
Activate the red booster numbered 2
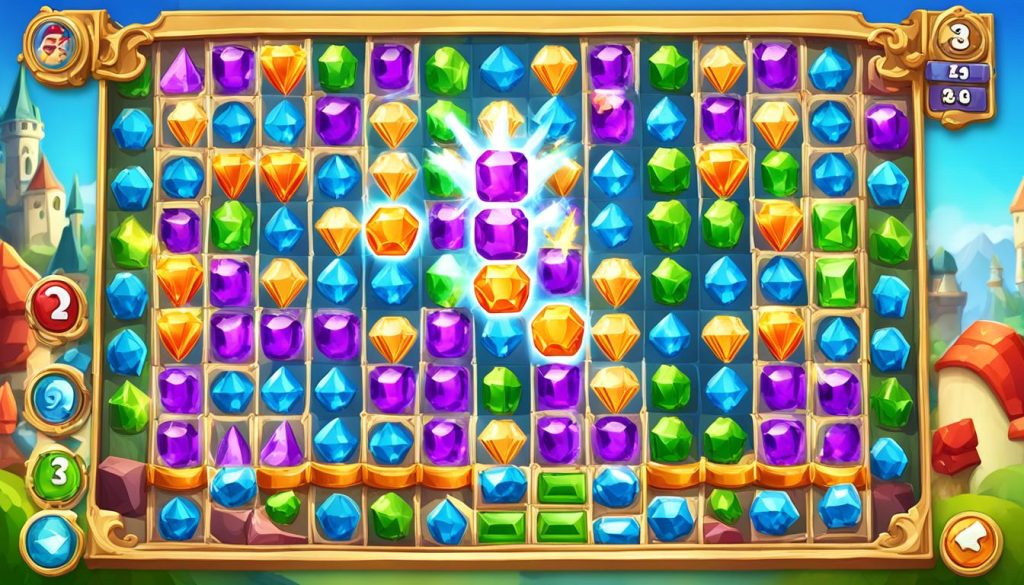pyautogui.click(x=57, y=308)
